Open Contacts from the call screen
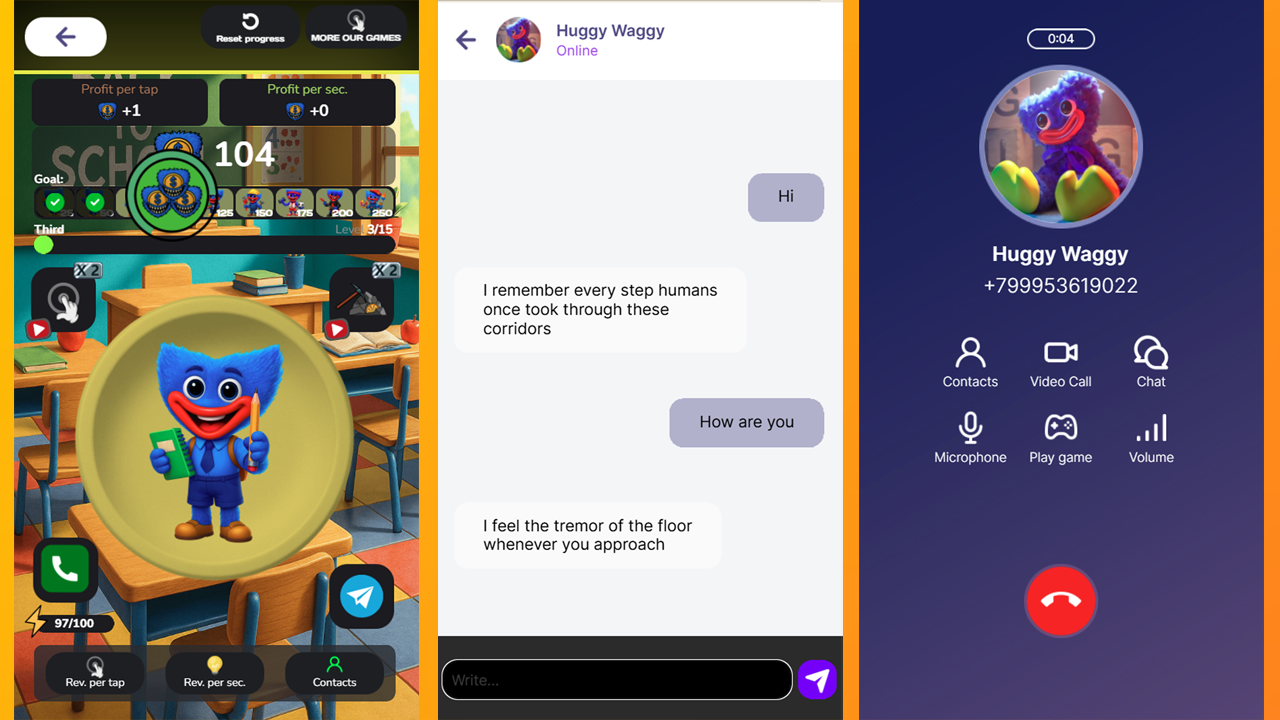 970,361
